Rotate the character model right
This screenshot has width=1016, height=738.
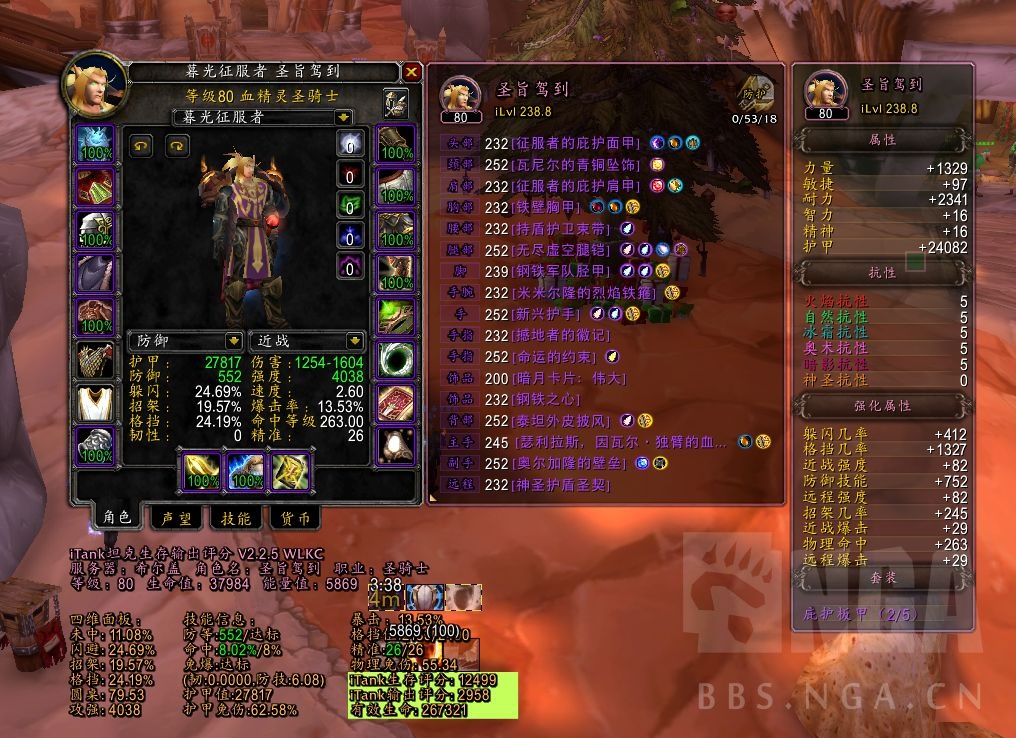177,146
